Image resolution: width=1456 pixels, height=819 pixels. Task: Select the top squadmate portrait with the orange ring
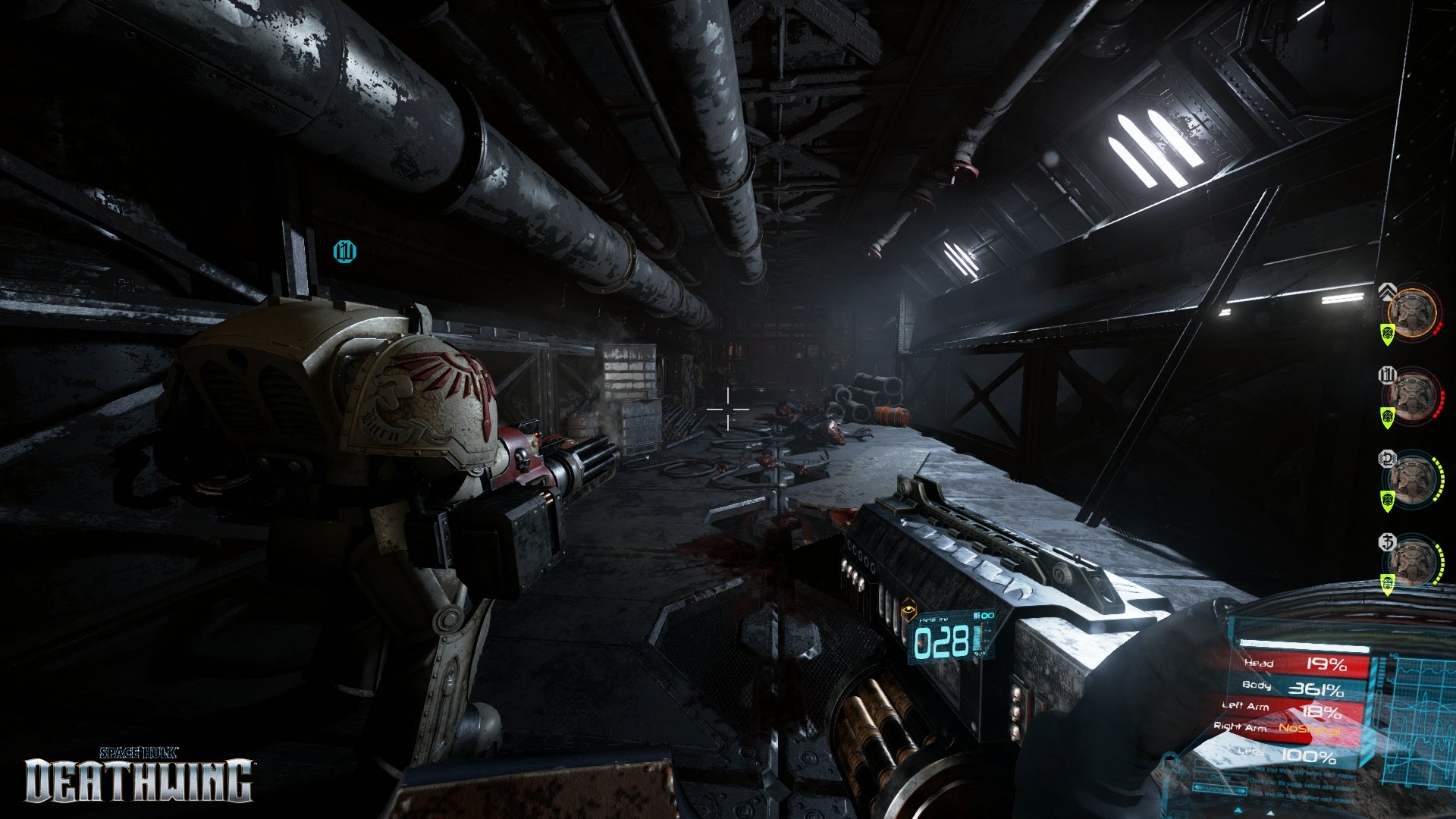(x=1413, y=313)
